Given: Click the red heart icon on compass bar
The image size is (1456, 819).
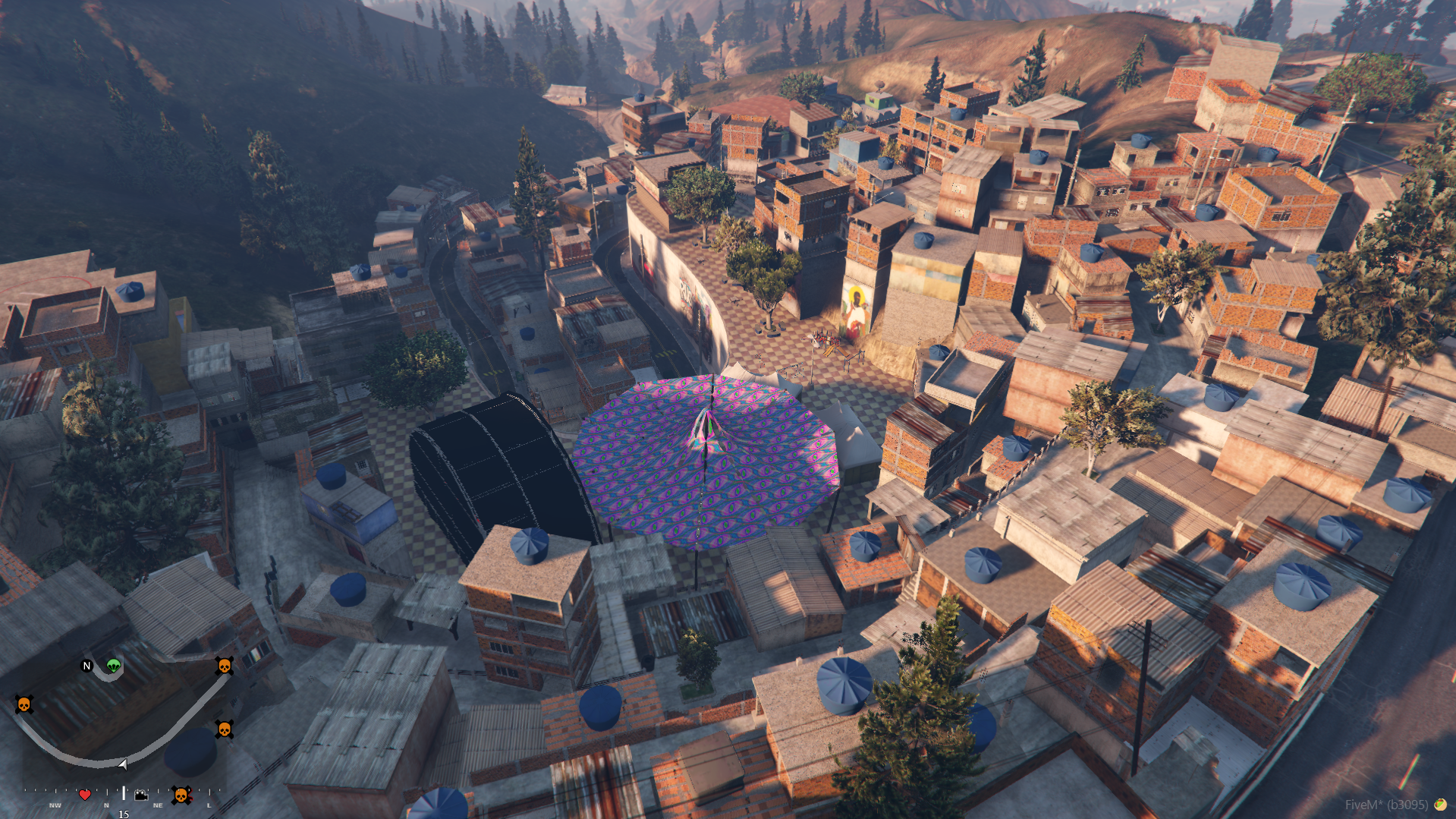Looking at the screenshot, I should coord(85,795).
